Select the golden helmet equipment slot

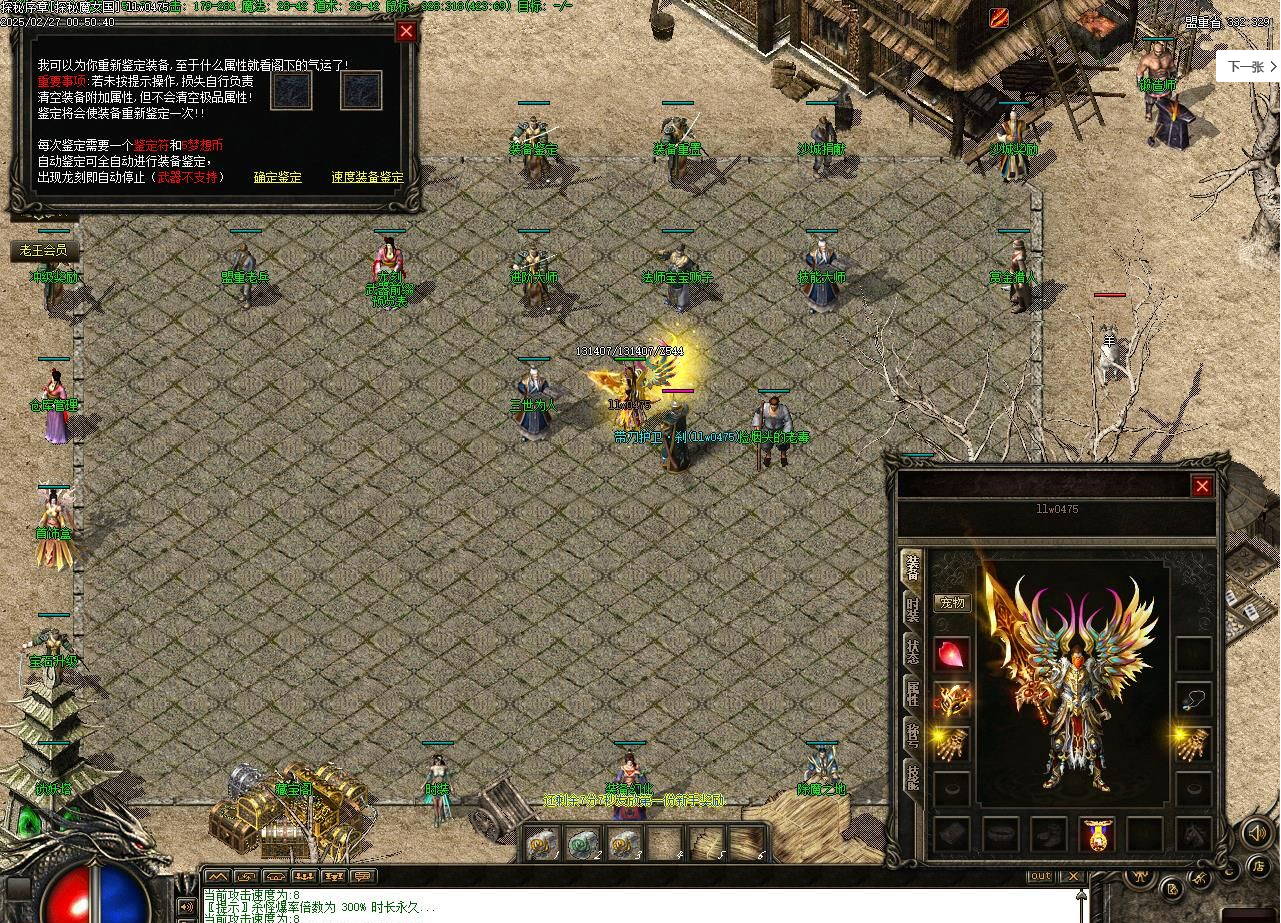(952, 700)
